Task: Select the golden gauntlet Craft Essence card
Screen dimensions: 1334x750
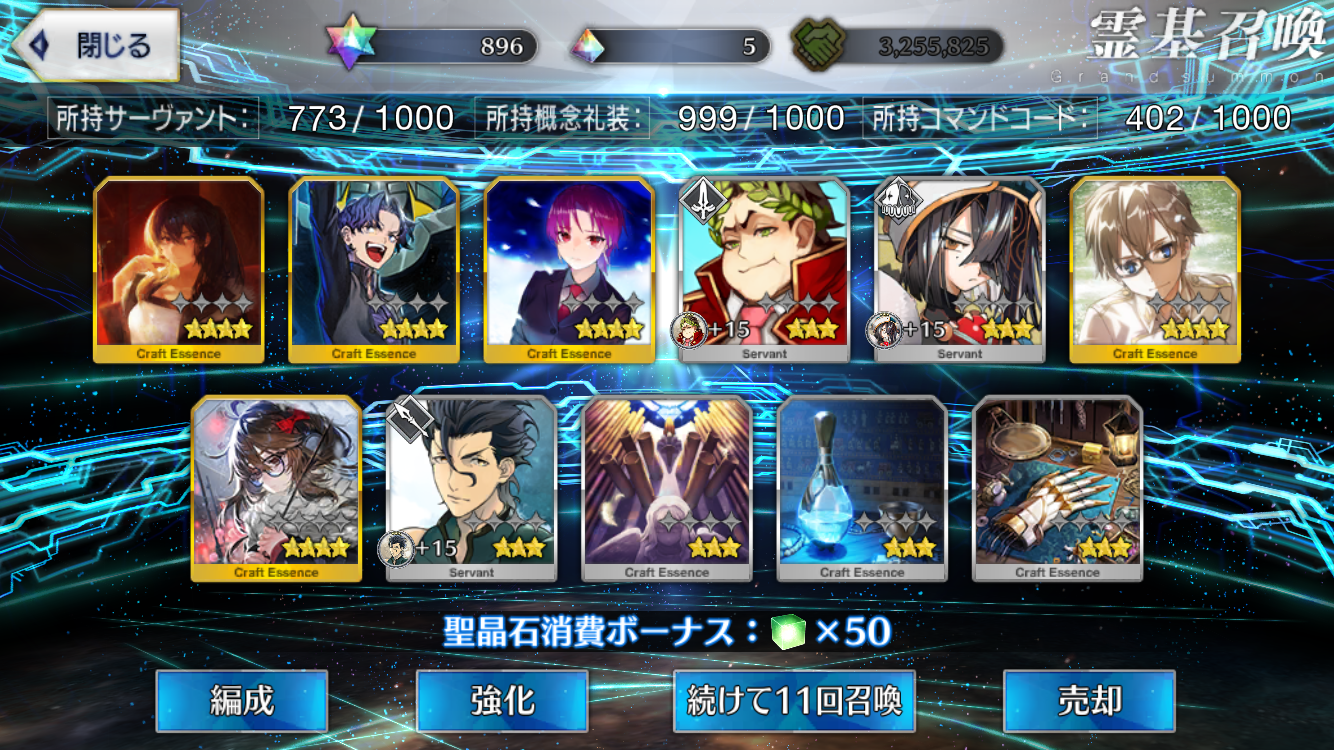Action: tap(1057, 488)
